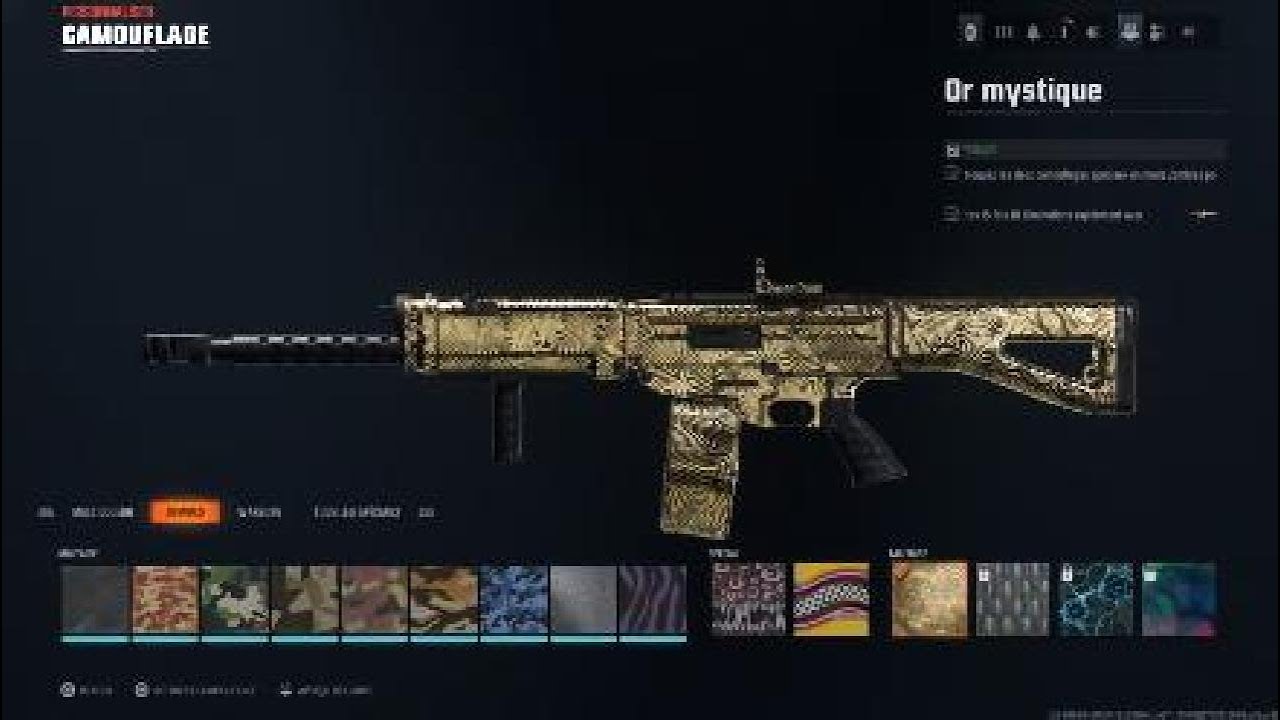This screenshot has width=1280, height=720.
Task: Select the first filter tab in the camo row
Action: tap(46, 512)
